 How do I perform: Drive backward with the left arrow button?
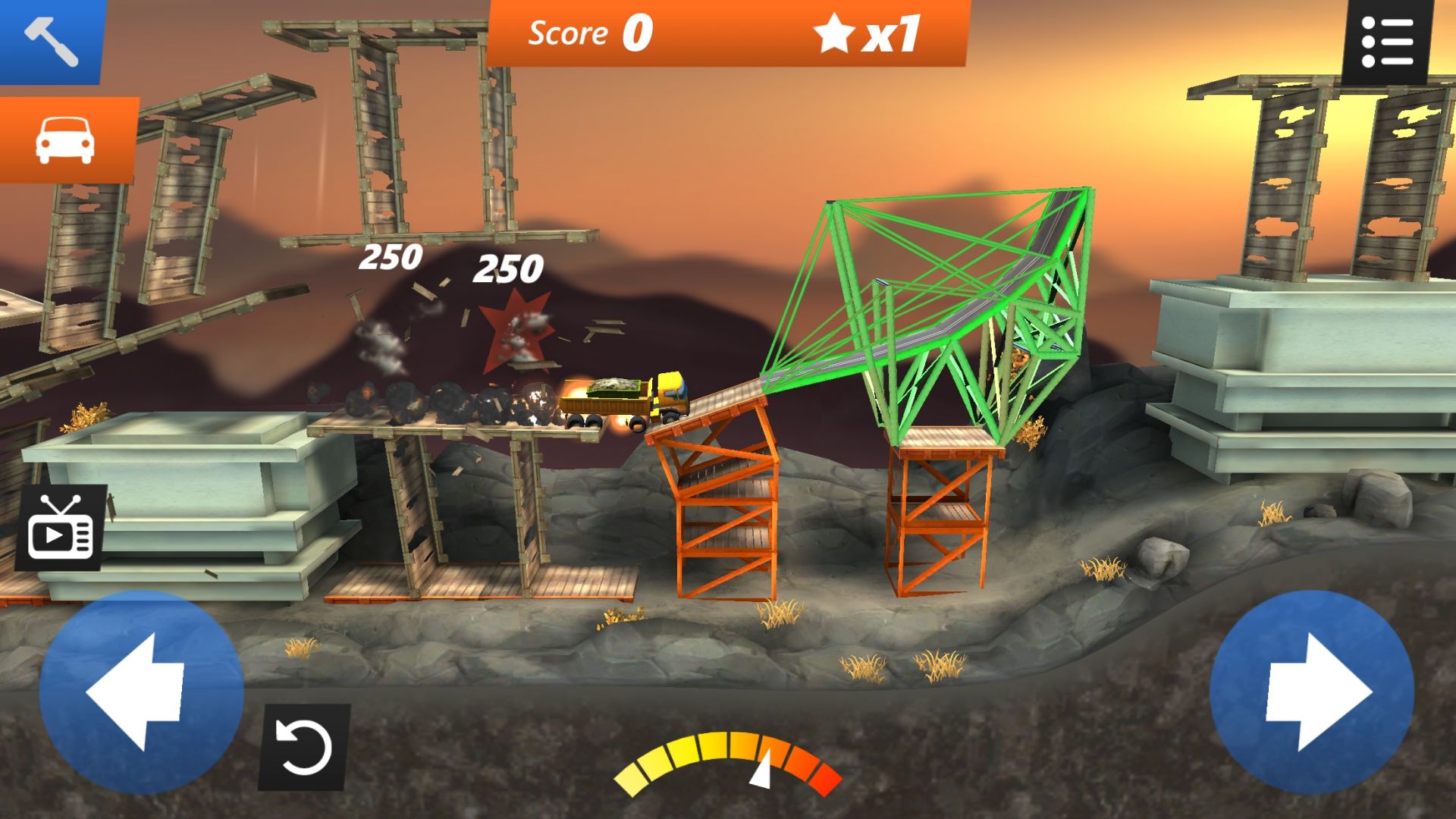pyautogui.click(x=141, y=692)
